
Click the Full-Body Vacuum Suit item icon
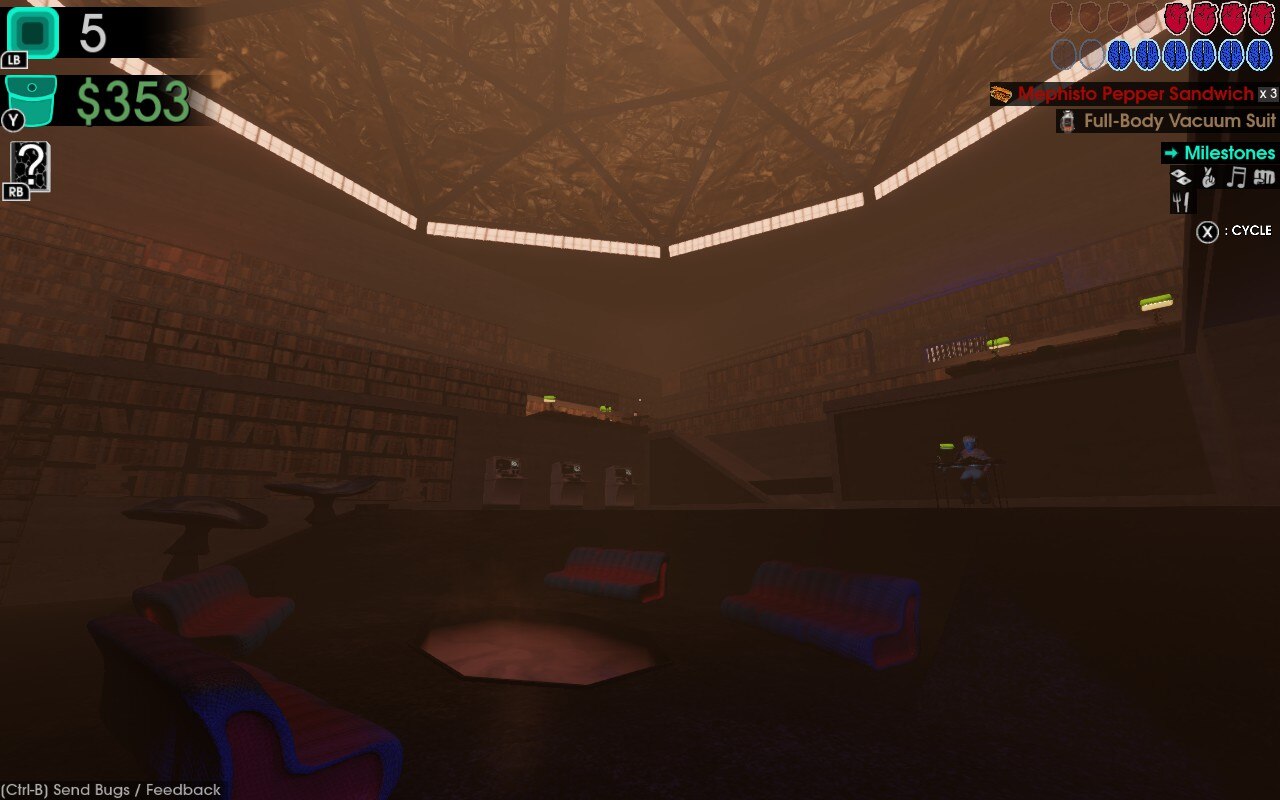[x=1067, y=122]
